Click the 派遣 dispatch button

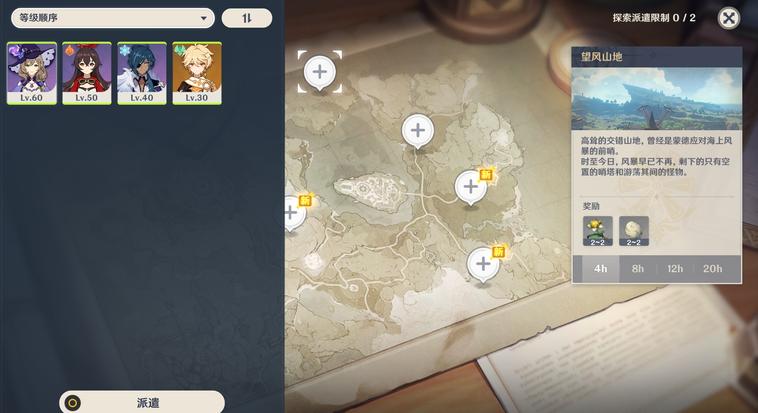tap(142, 402)
